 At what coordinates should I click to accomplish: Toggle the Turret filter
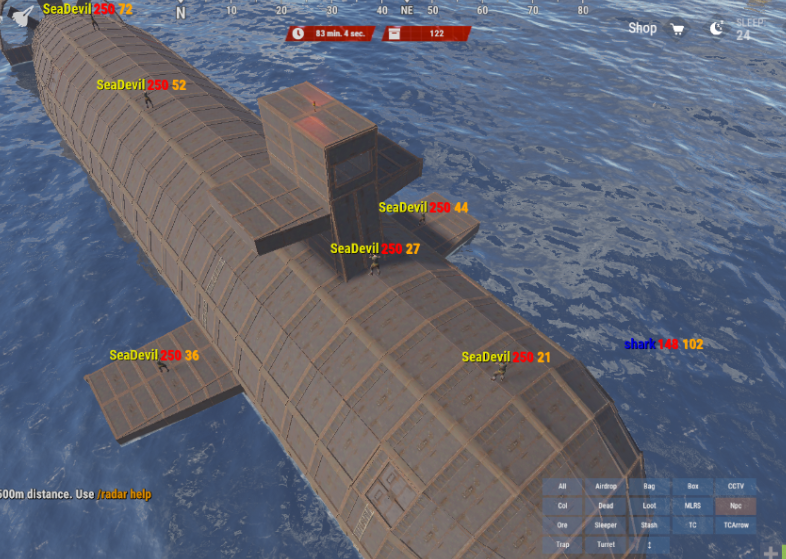point(606,545)
